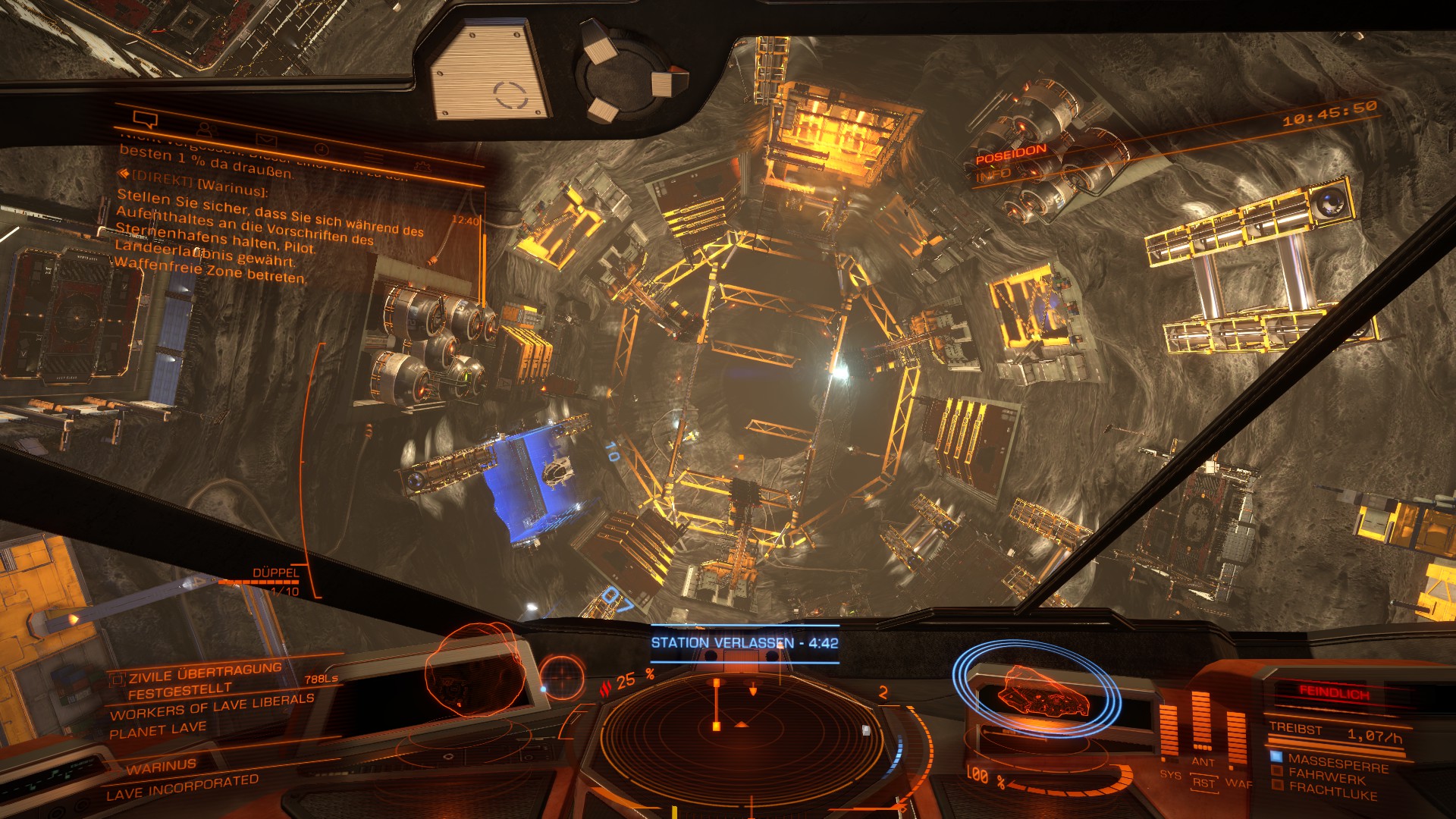Switch to the friends tab in comms
The height and width of the screenshot is (819, 1456).
pyautogui.click(x=206, y=129)
